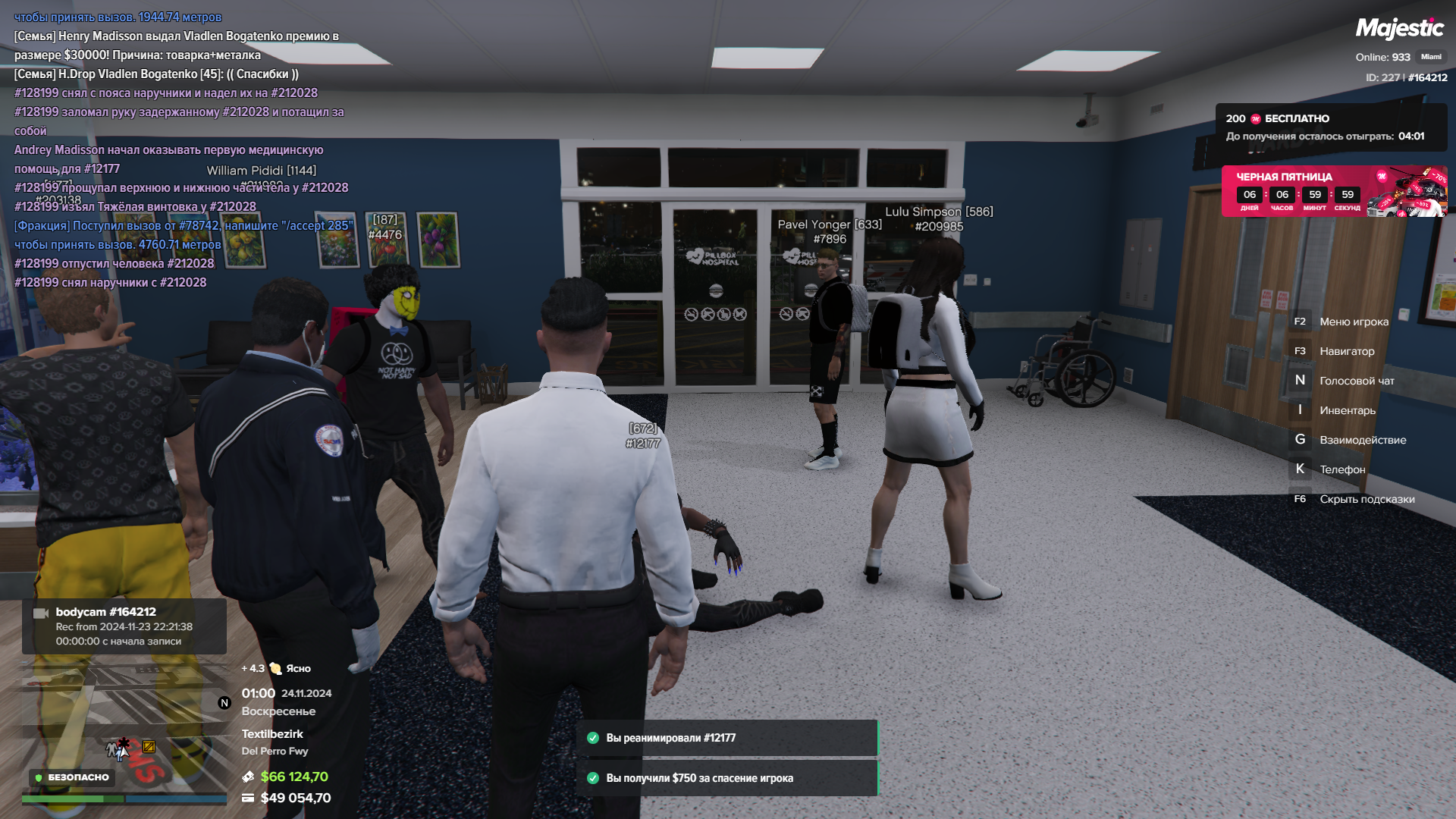Viewport: 1456px width, 819px height.
Task: Select the bodycam #164212 recording panel
Action: tap(124, 626)
